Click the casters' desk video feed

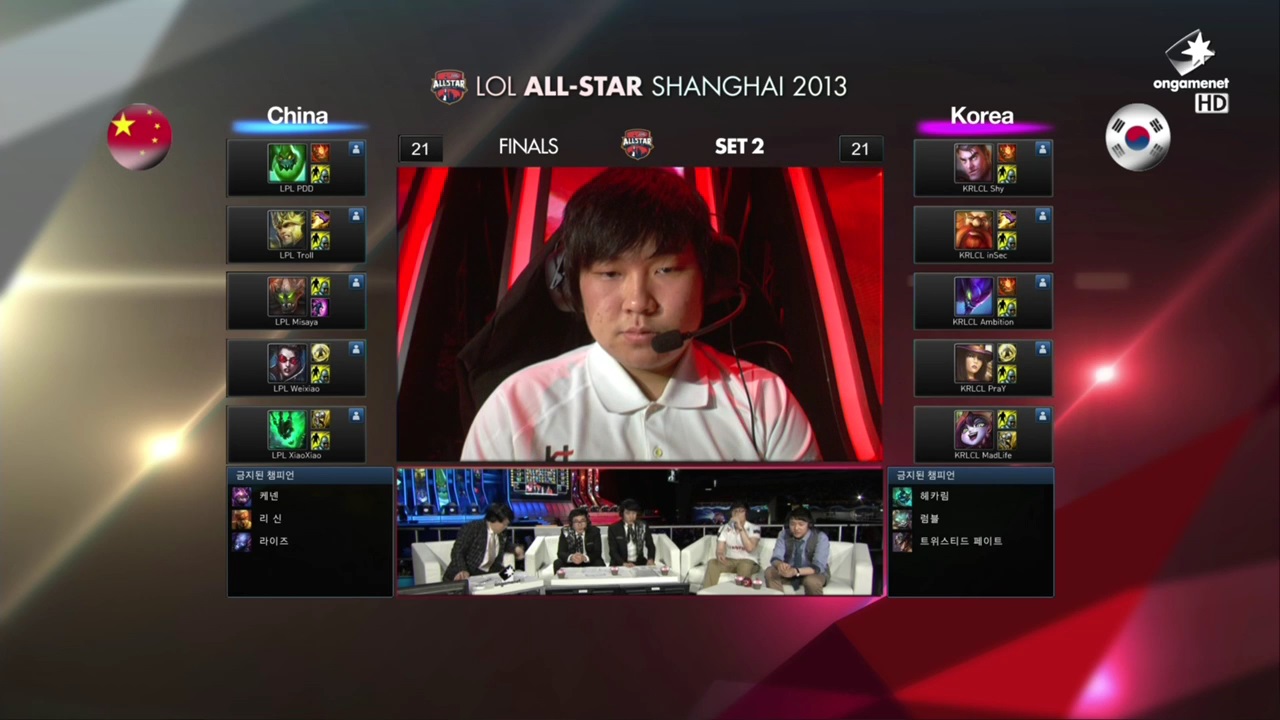click(640, 532)
